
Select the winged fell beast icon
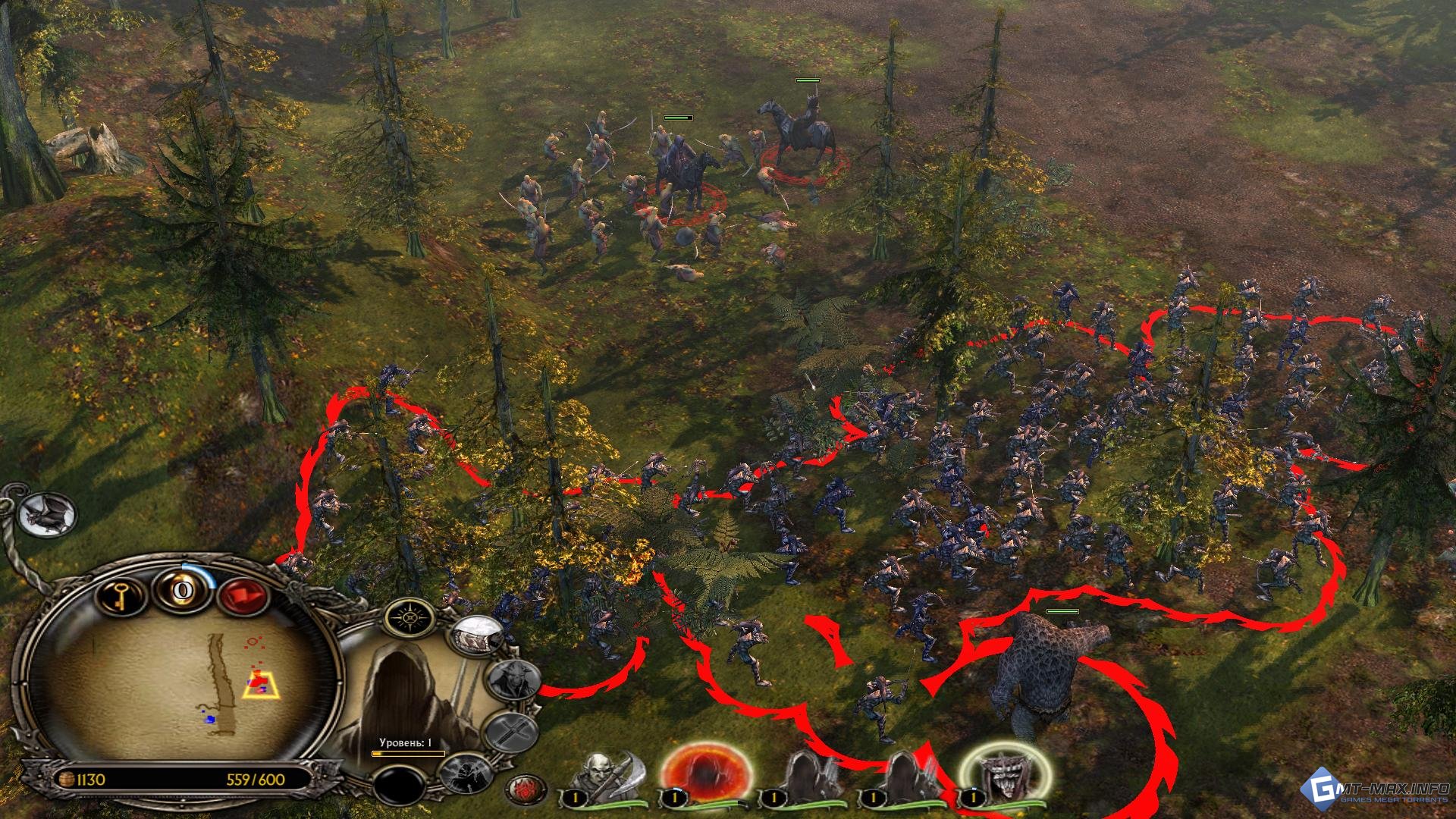pos(47,514)
